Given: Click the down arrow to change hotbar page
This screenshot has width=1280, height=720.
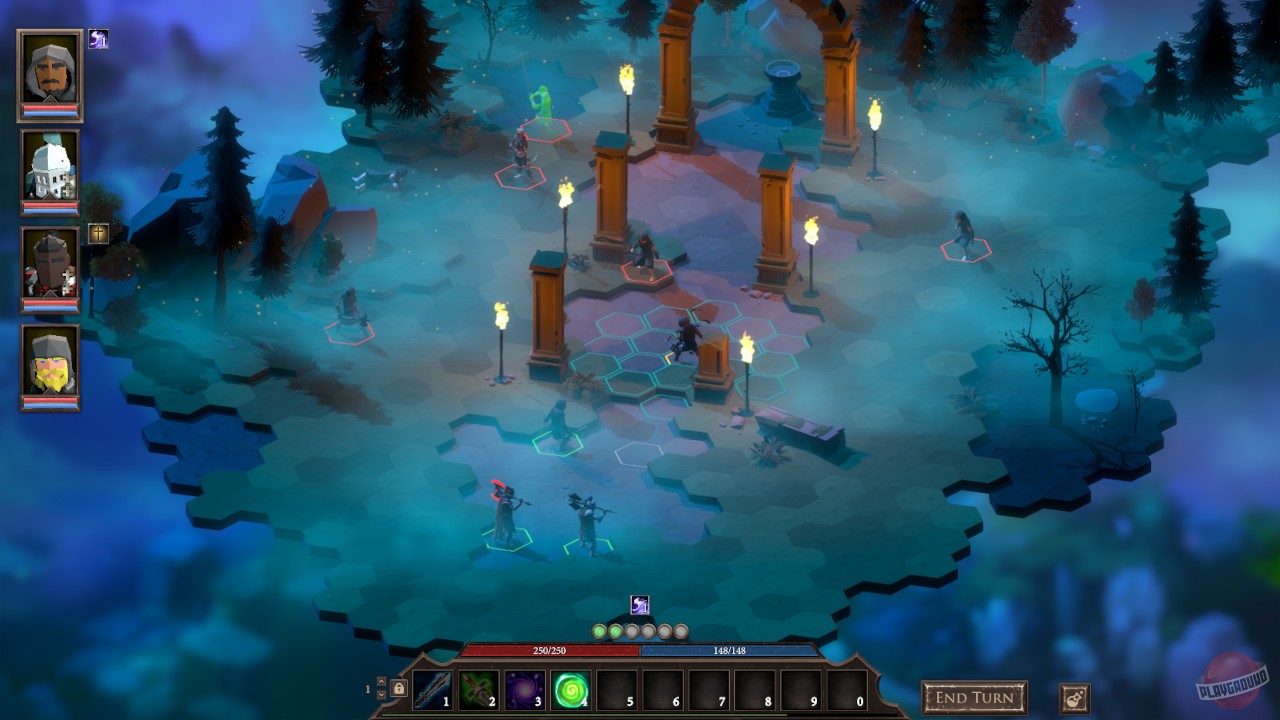Looking at the screenshot, I should point(383,696).
